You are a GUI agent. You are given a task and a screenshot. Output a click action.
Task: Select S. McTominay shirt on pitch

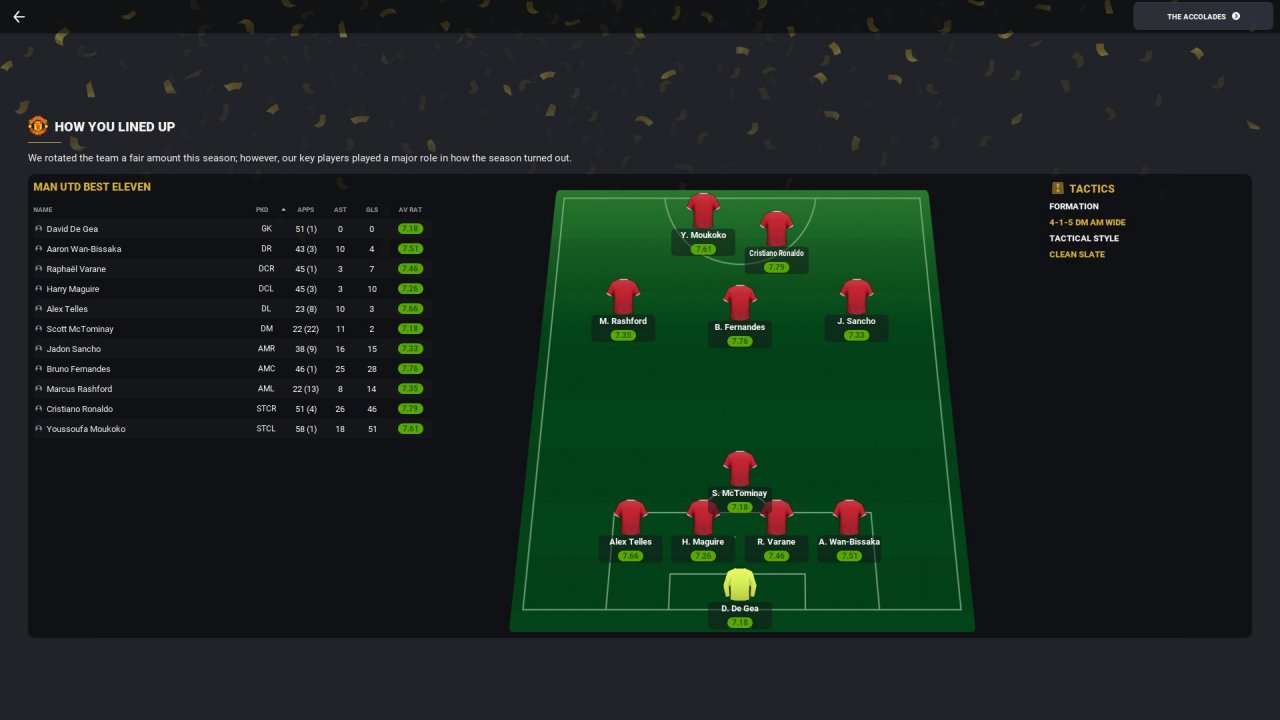pyautogui.click(x=739, y=468)
